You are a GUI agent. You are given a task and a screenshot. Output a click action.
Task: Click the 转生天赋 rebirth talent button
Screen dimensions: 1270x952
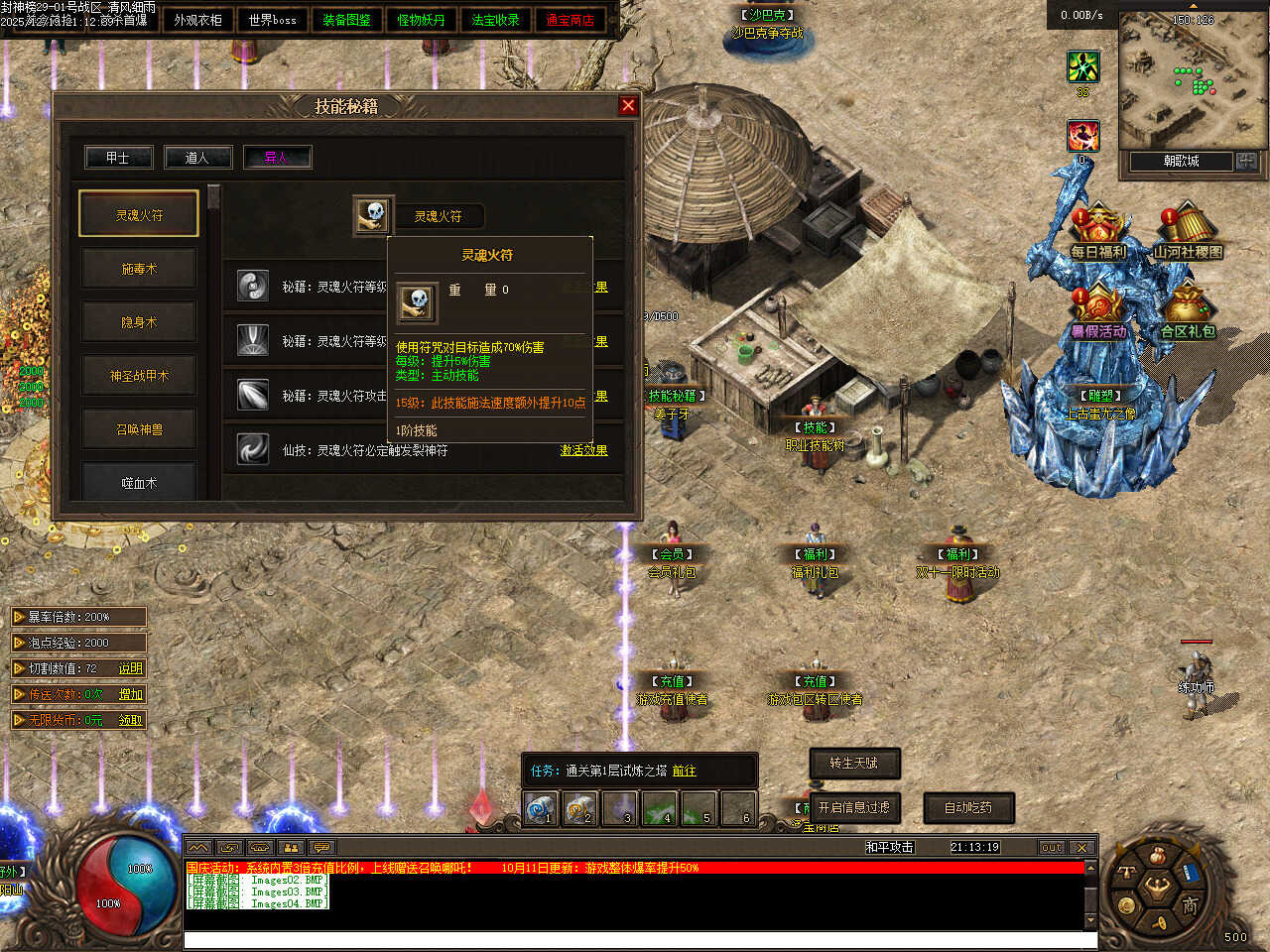pos(854,763)
